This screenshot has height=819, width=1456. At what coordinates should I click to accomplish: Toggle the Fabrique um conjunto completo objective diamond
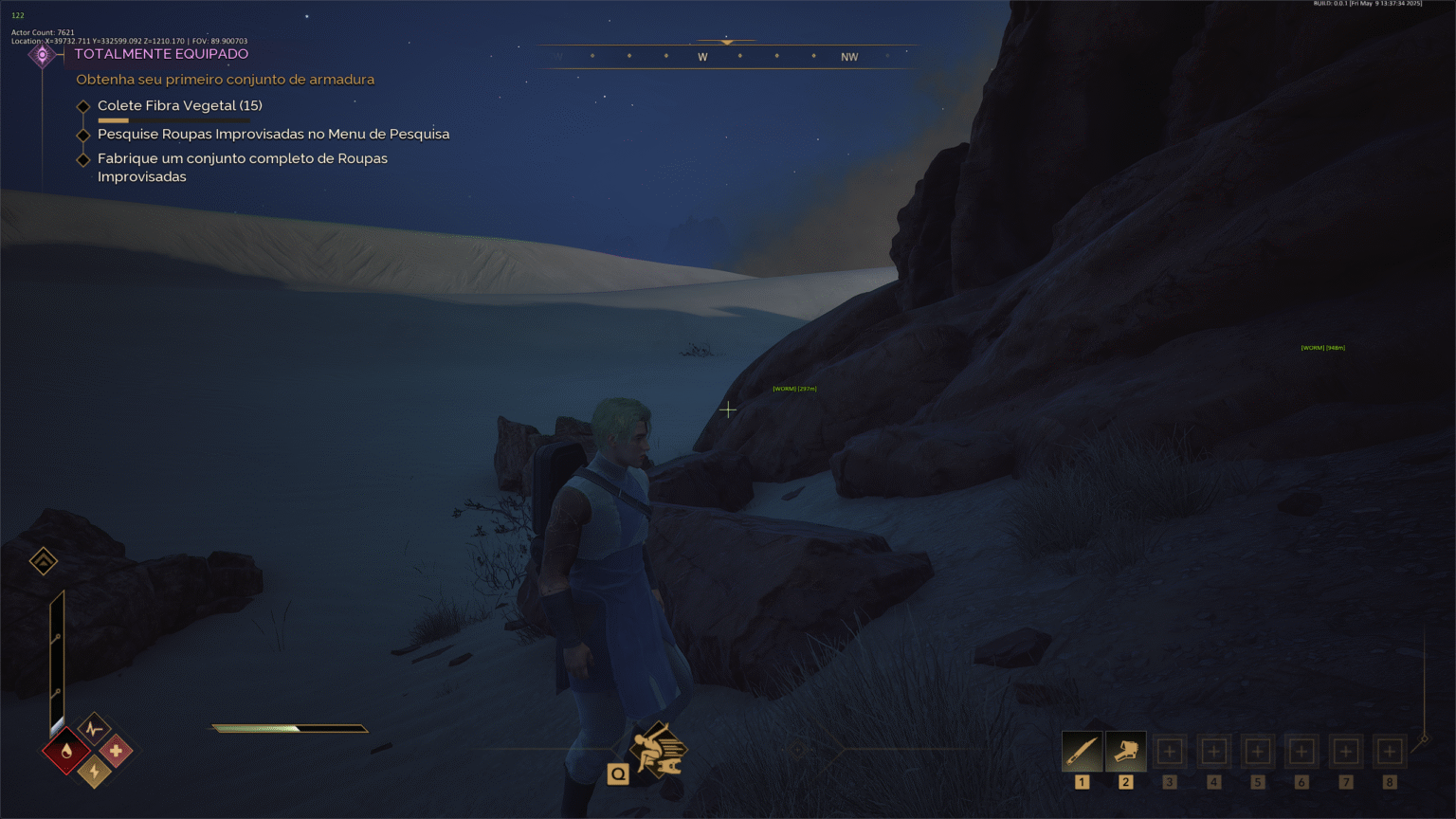83,159
